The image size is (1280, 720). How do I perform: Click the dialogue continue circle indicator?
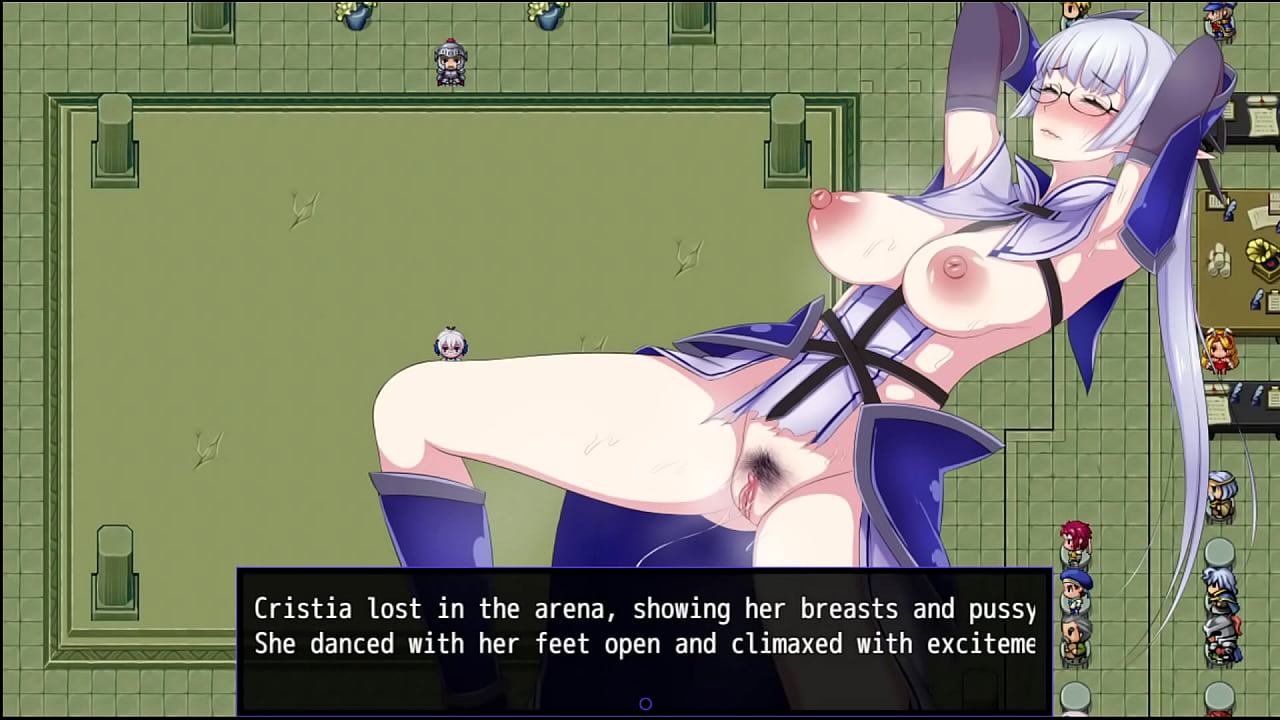645,704
